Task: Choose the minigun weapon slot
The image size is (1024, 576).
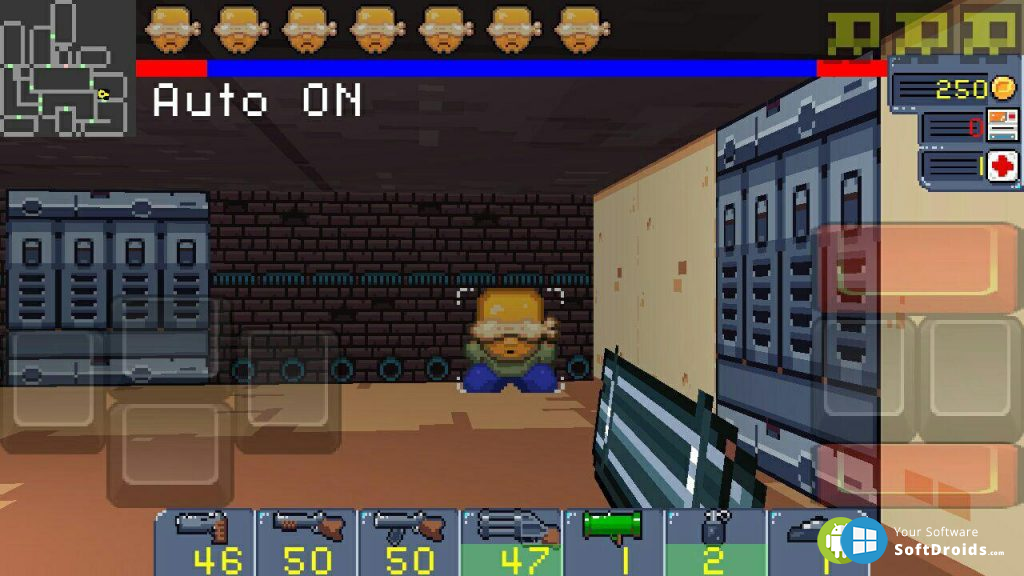Action: click(x=511, y=542)
